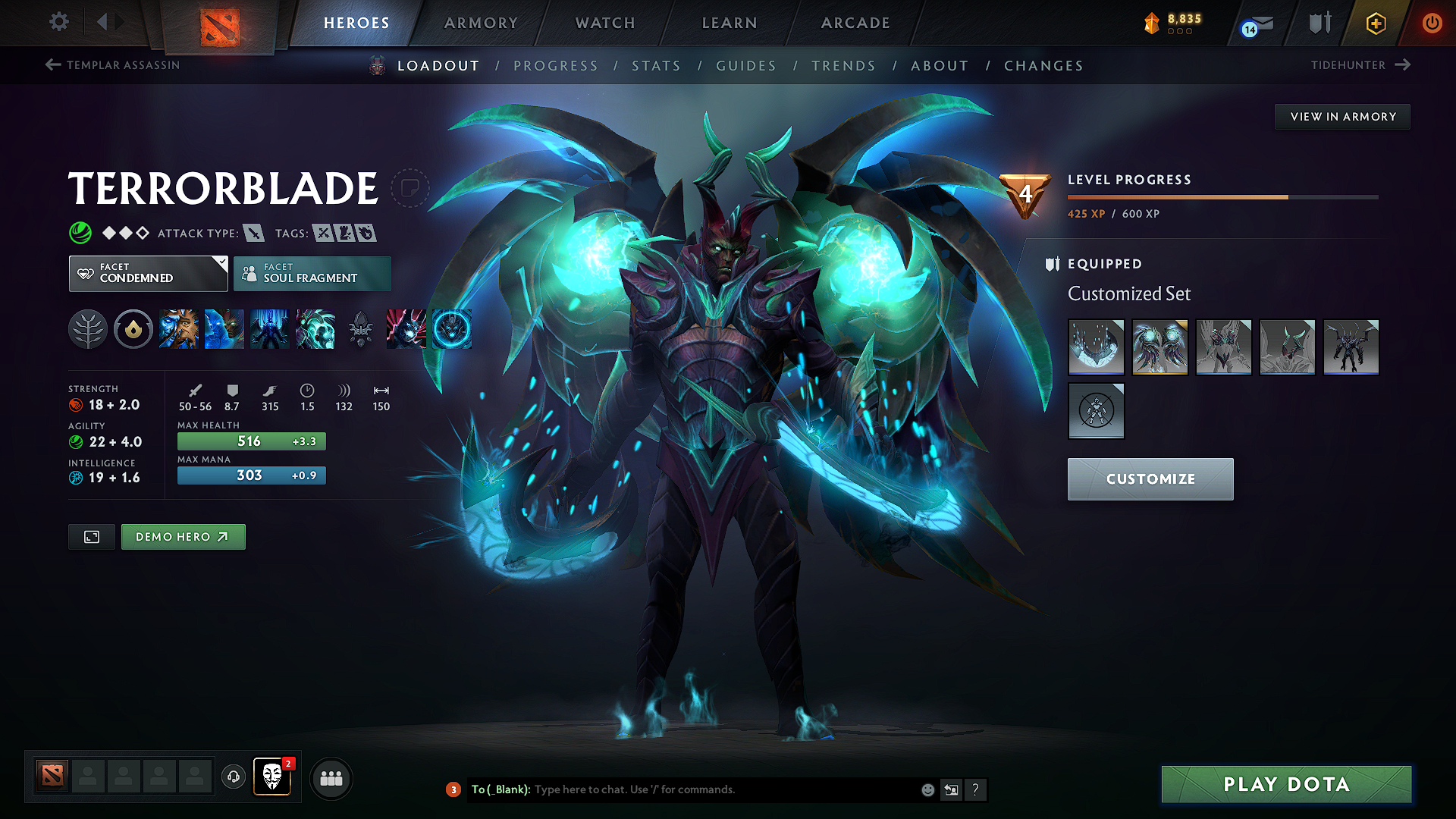Screen dimensions: 1456x819
Task: View the Conjure Image ability icon
Action: [x=224, y=329]
